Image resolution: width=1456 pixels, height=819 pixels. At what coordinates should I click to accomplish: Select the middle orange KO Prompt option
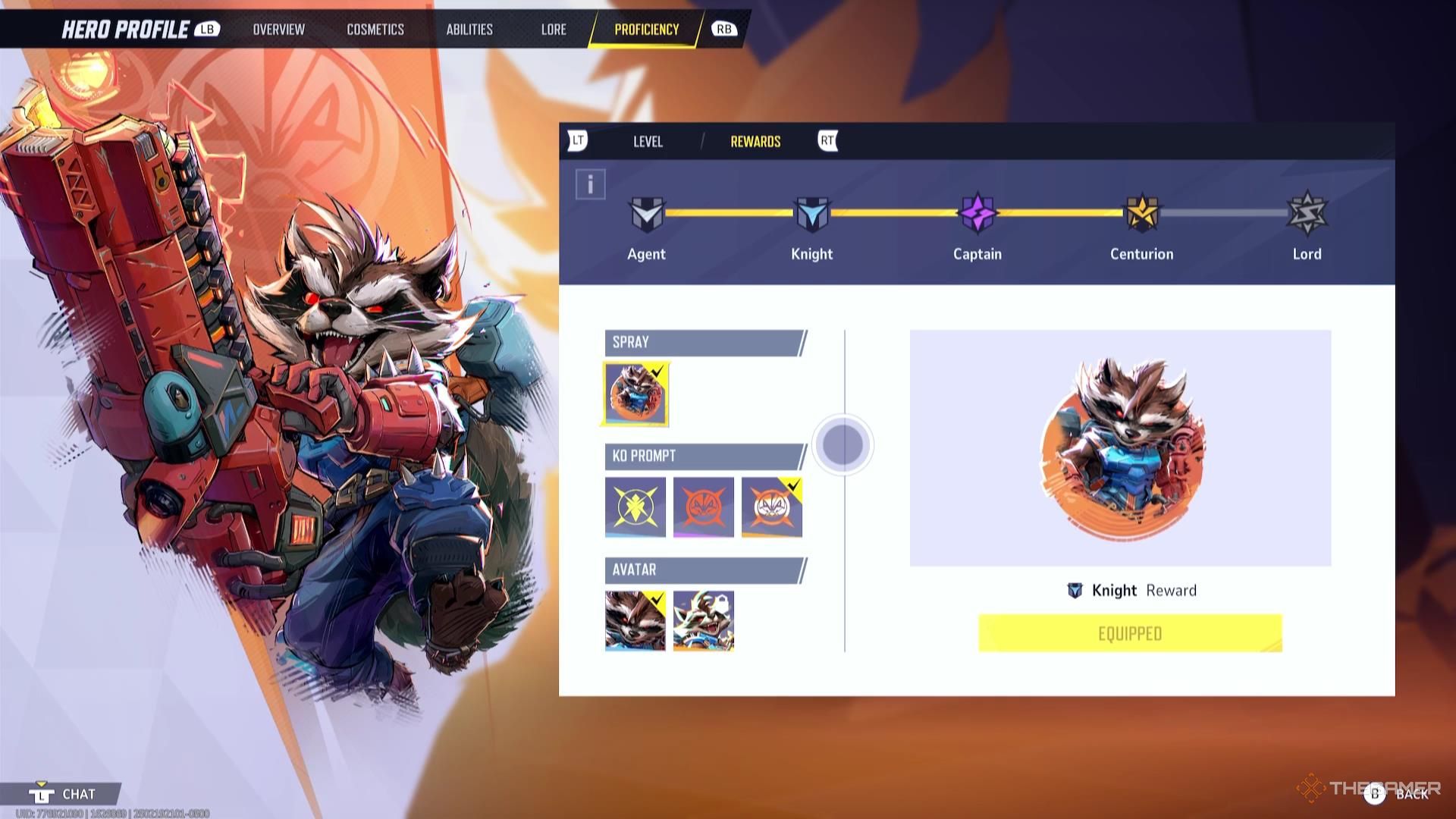point(703,507)
